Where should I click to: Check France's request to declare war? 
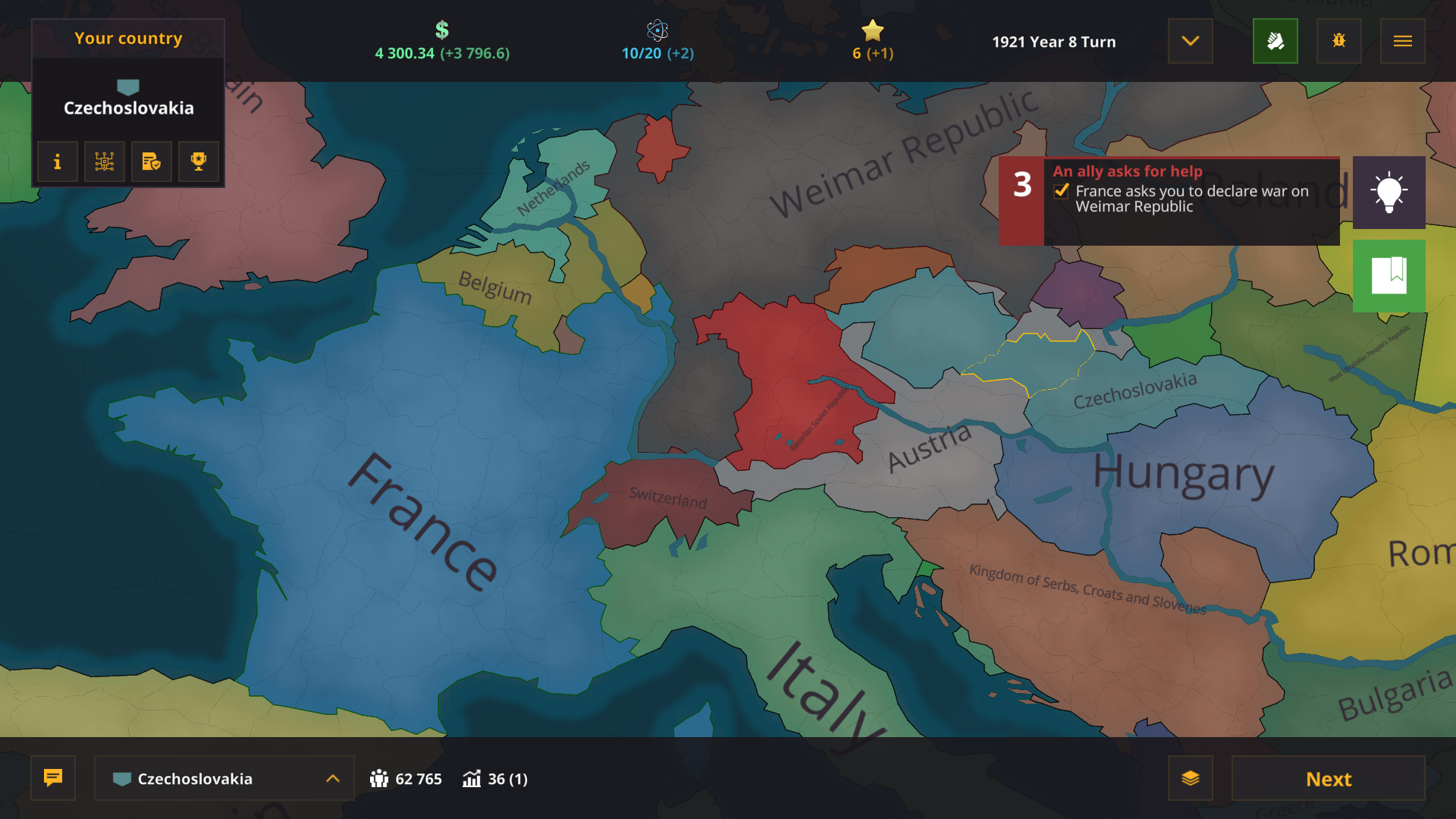[1059, 193]
